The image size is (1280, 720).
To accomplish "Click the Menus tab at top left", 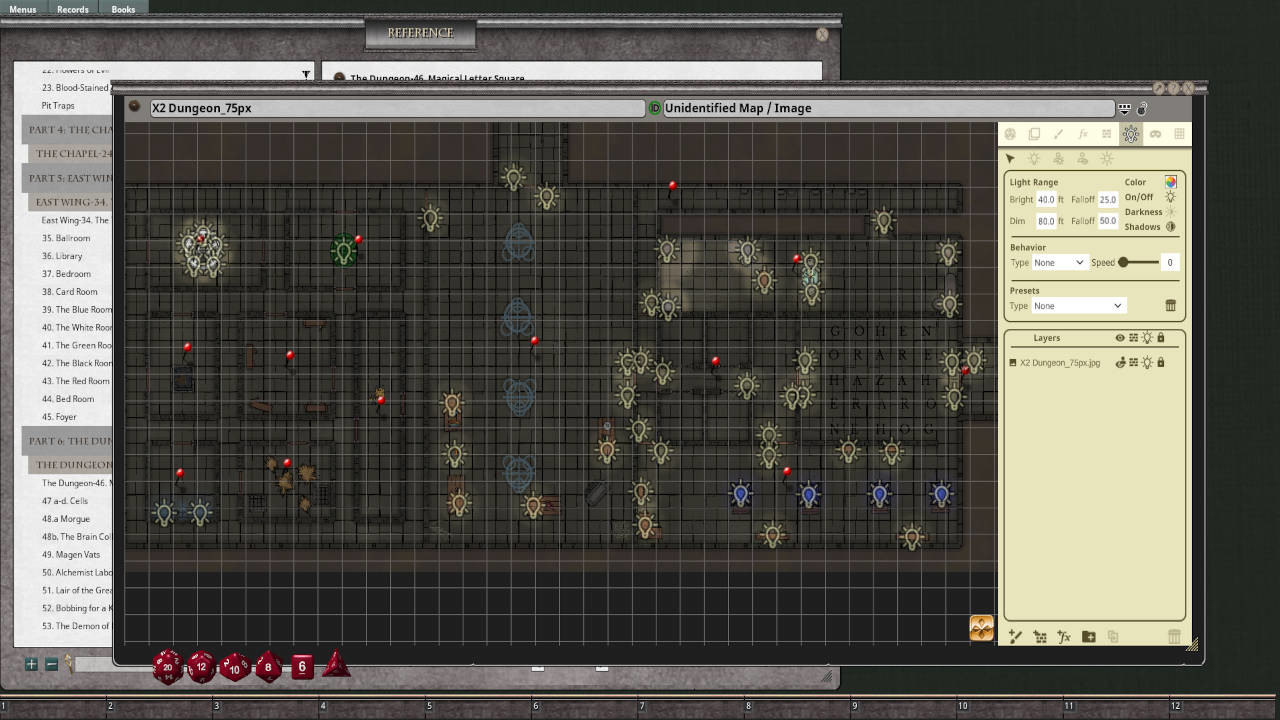I will click(23, 9).
